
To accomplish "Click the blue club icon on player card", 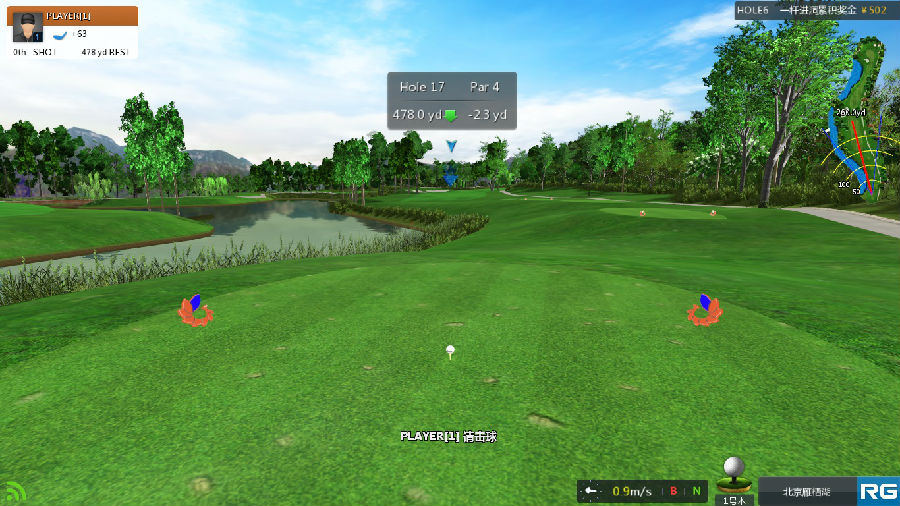I will point(61,34).
